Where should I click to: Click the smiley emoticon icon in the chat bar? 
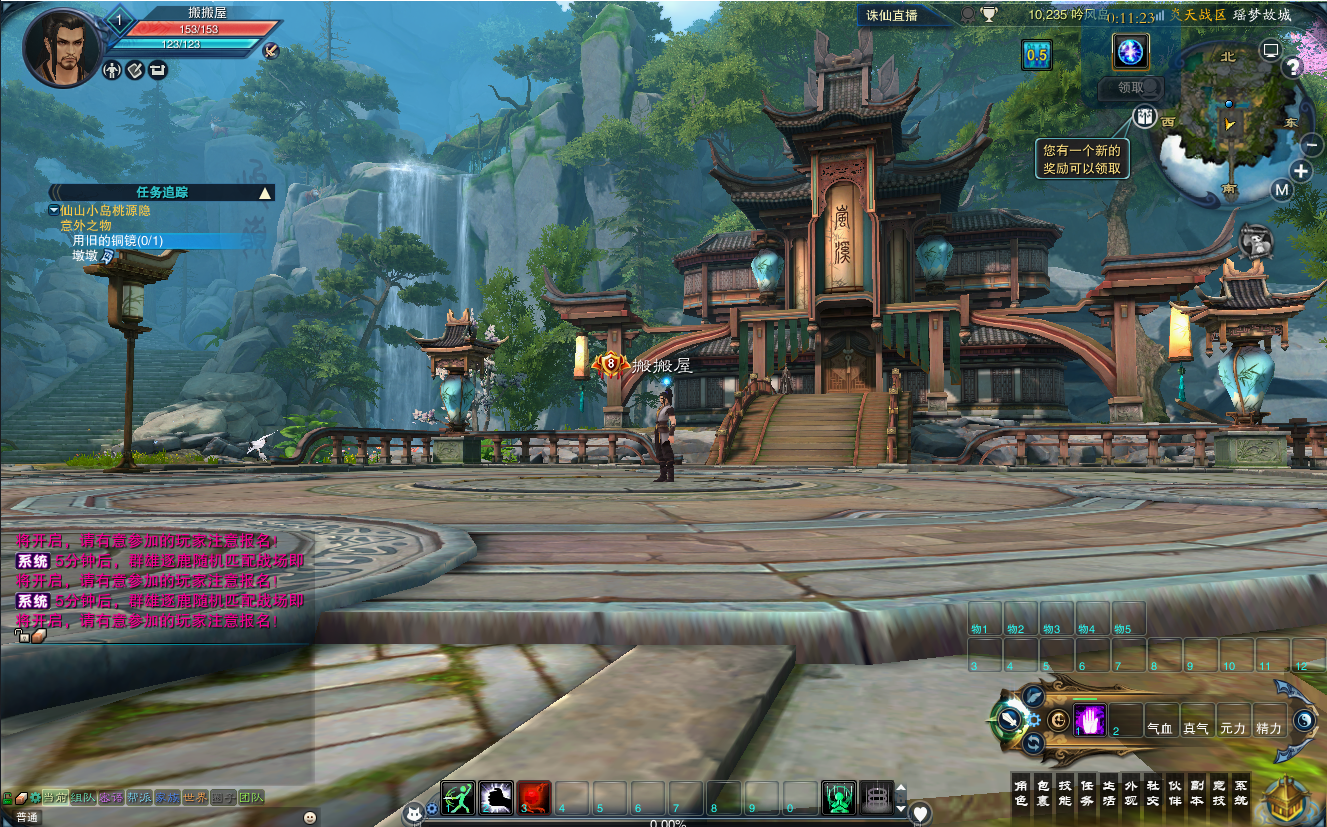(311, 817)
